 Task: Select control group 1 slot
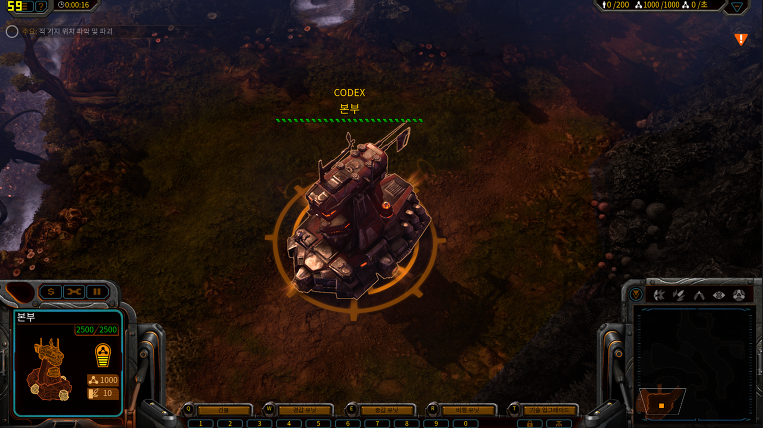pos(199,423)
